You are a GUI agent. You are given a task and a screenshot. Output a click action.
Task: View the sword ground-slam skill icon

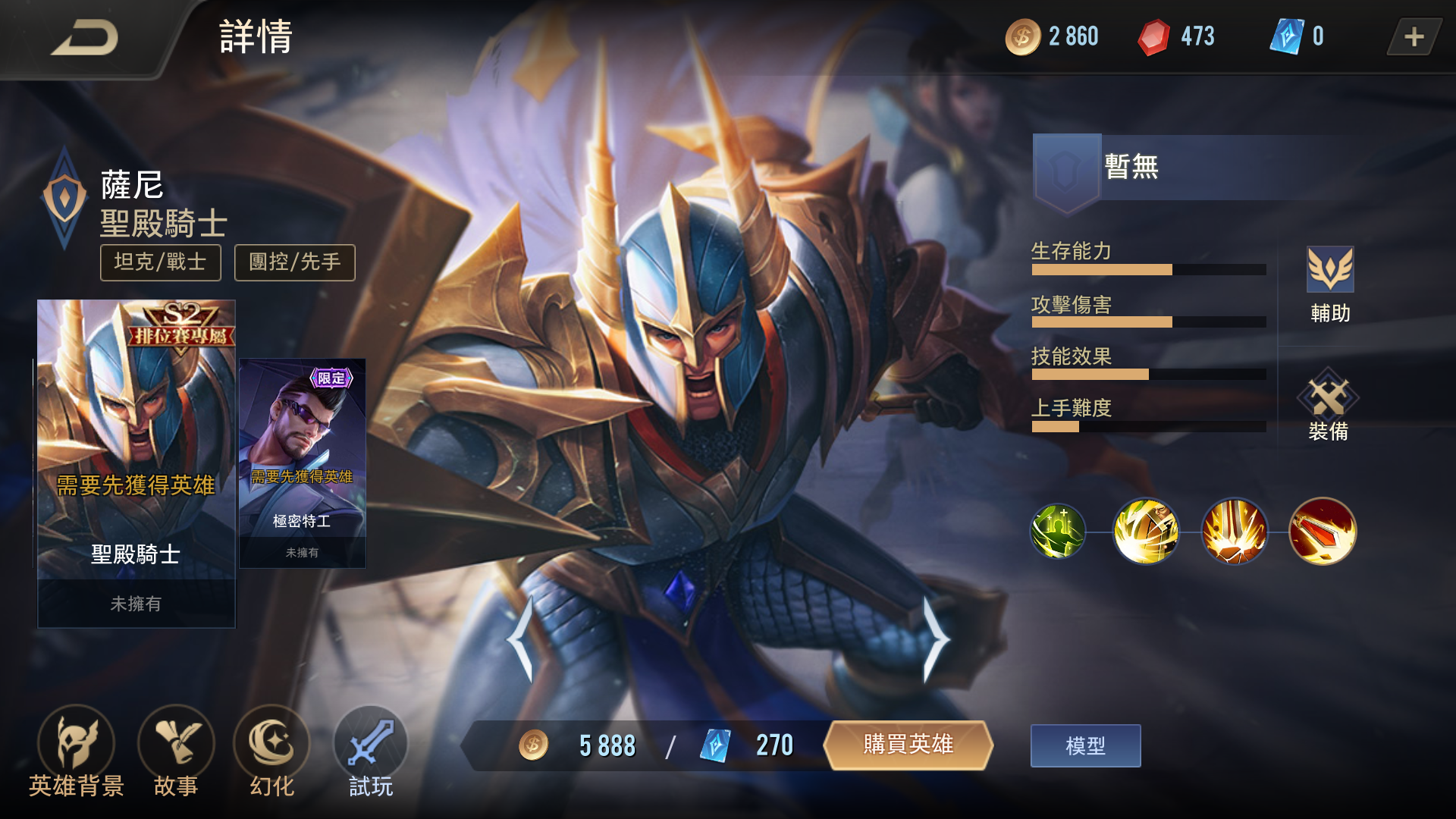[1235, 532]
